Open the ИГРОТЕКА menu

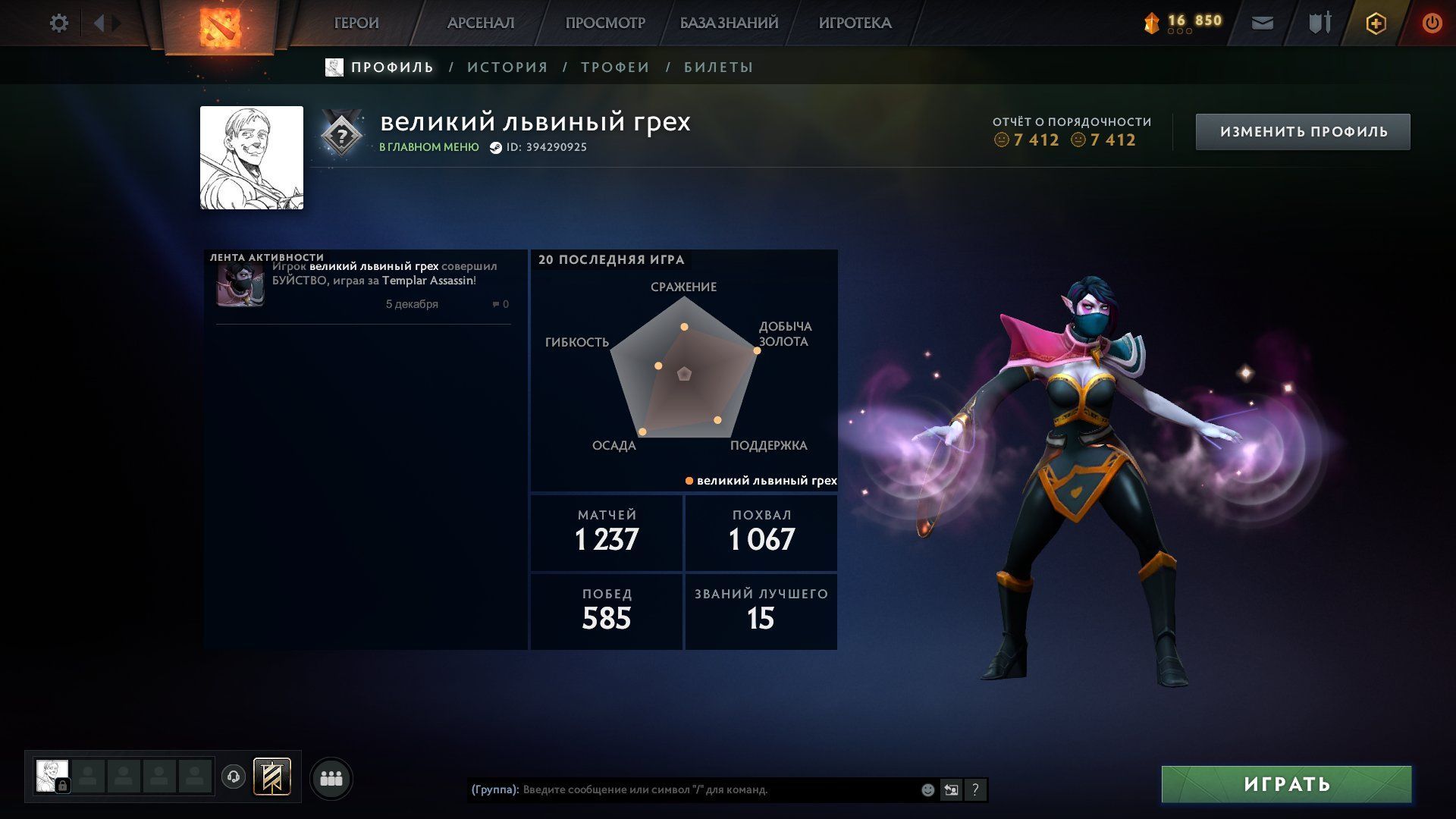click(855, 24)
